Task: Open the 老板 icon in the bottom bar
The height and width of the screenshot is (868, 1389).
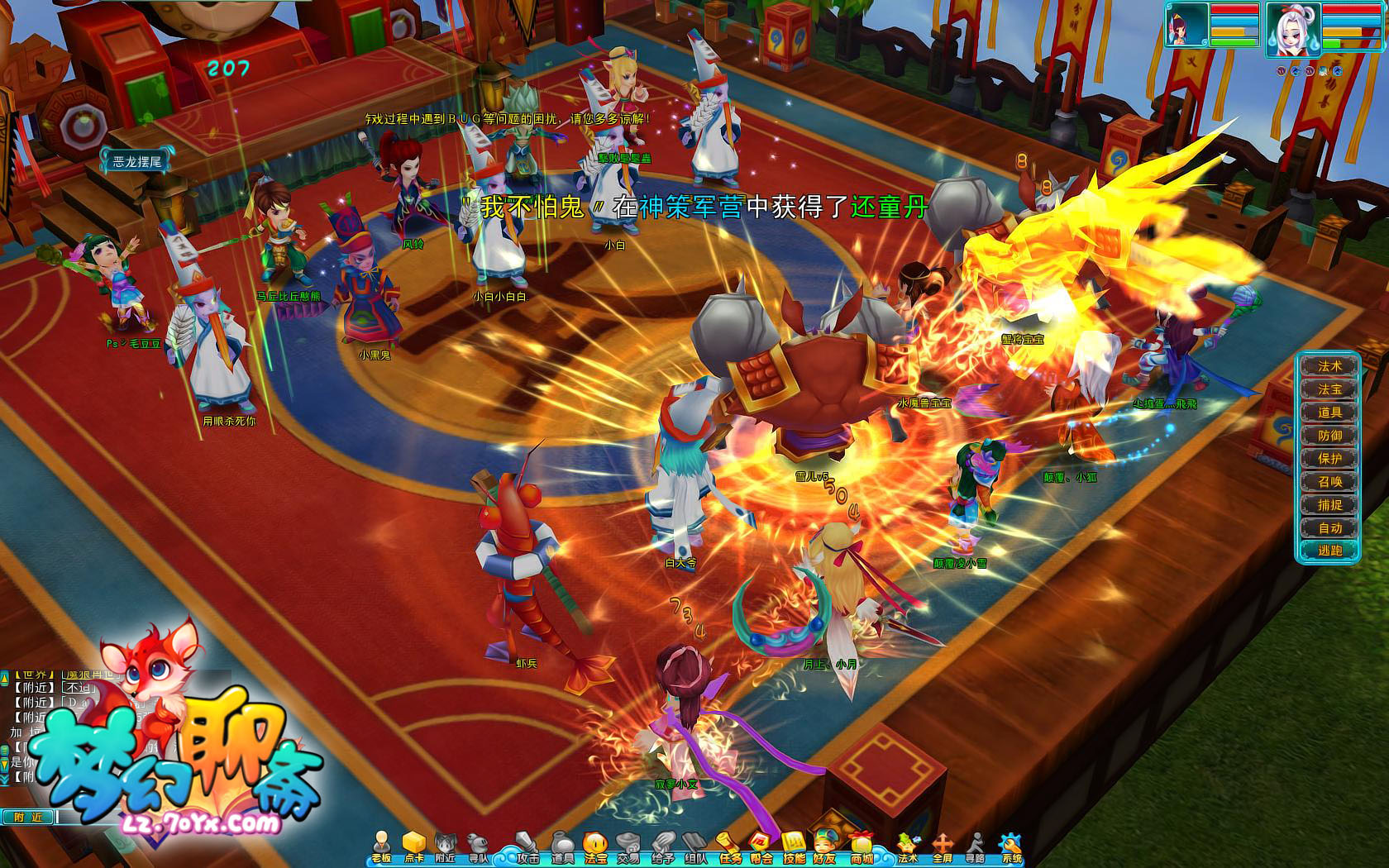Action: pyautogui.click(x=381, y=847)
